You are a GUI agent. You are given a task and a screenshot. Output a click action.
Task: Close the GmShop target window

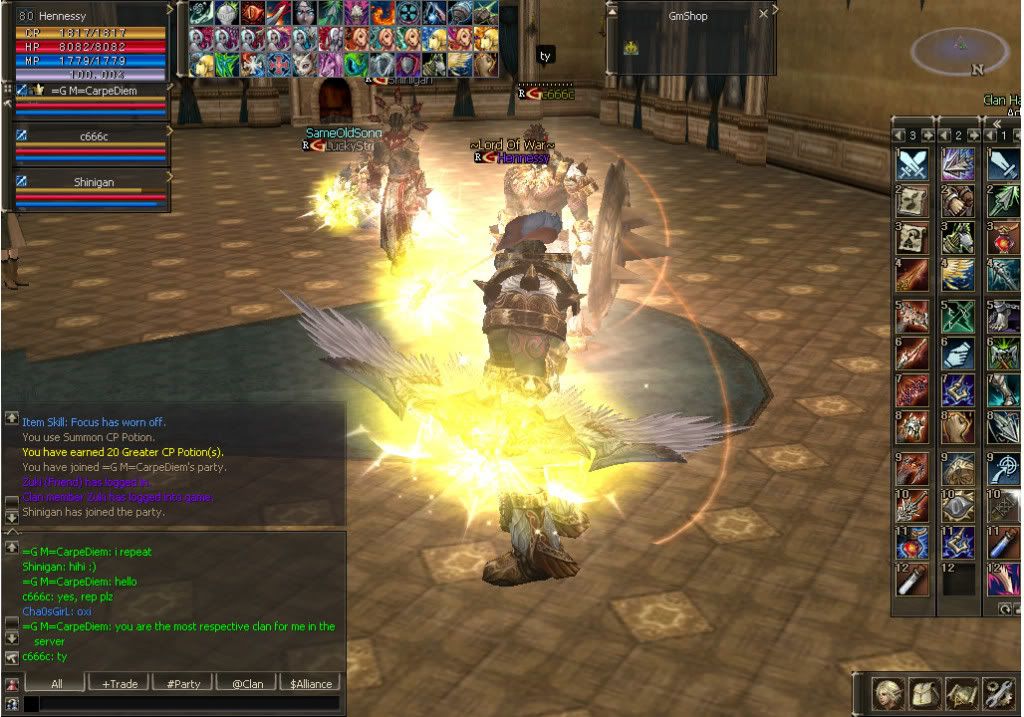pyautogui.click(x=764, y=15)
